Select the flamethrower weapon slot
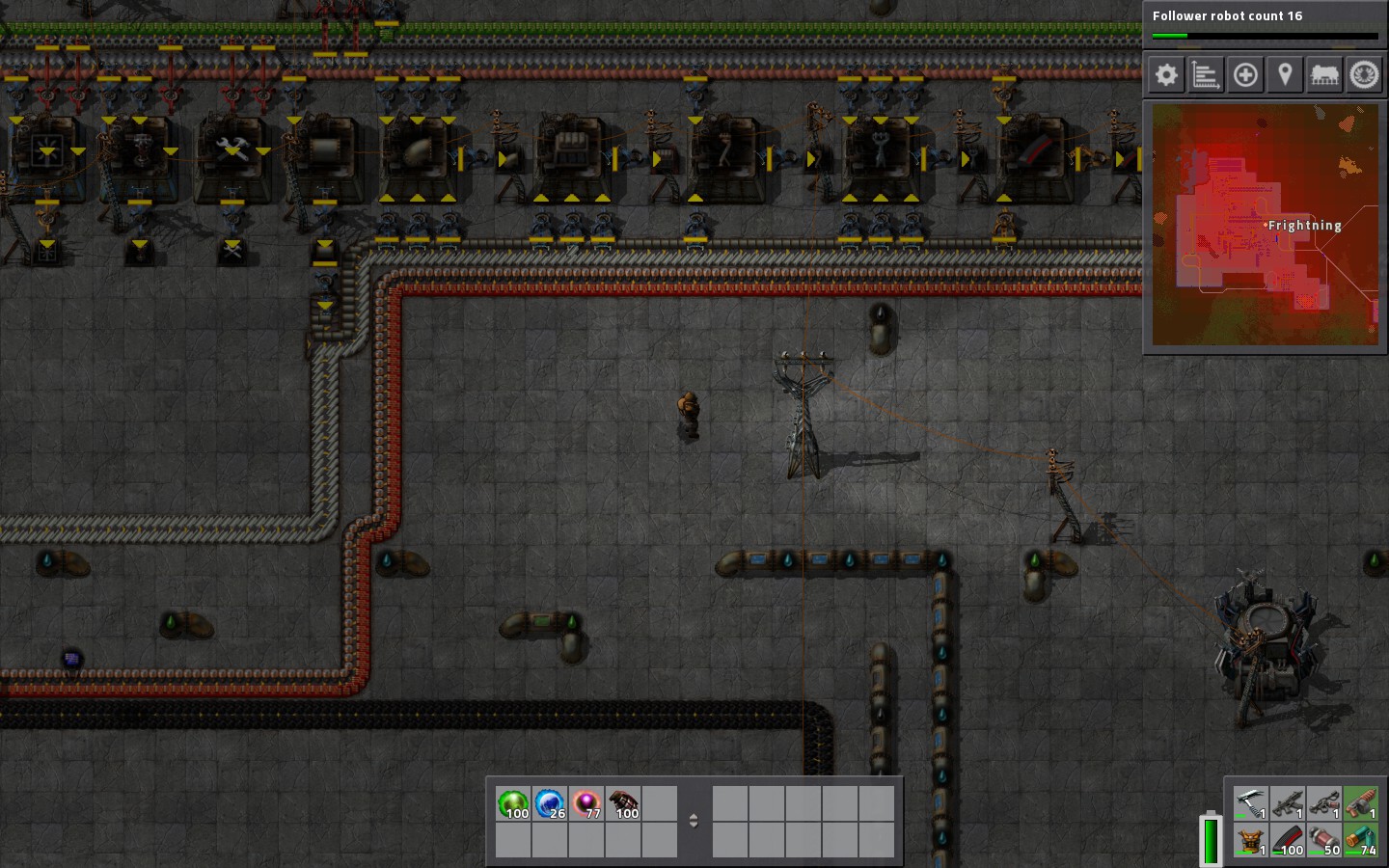The image size is (1389, 868). pyautogui.click(x=1323, y=802)
